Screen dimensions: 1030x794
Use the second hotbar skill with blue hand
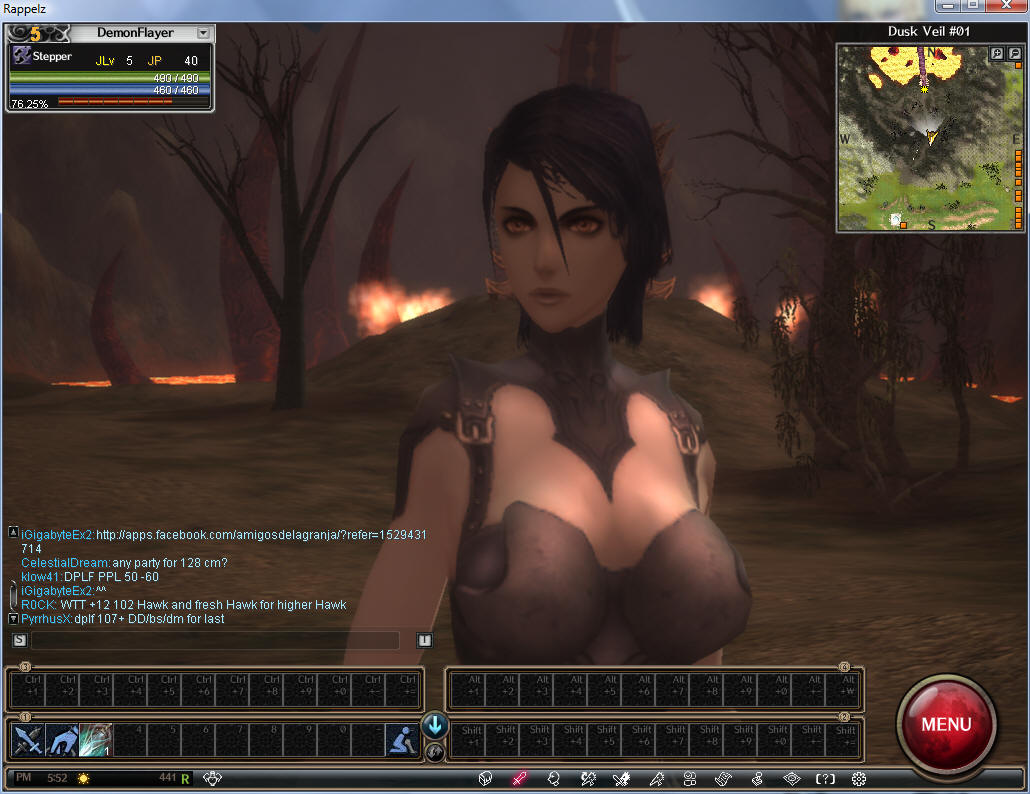pyautogui.click(x=61, y=740)
